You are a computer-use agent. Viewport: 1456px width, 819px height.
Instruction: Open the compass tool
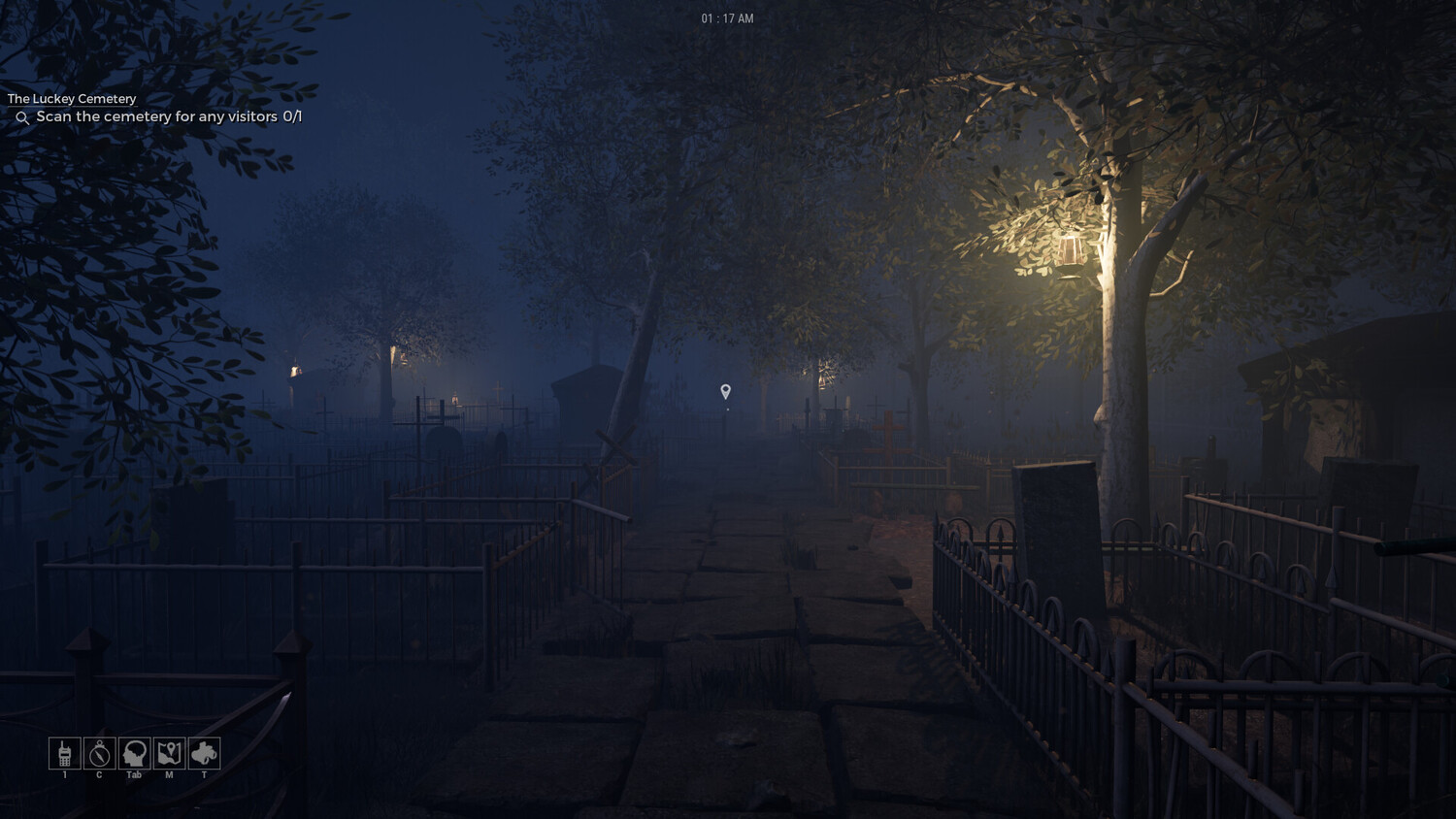click(99, 753)
